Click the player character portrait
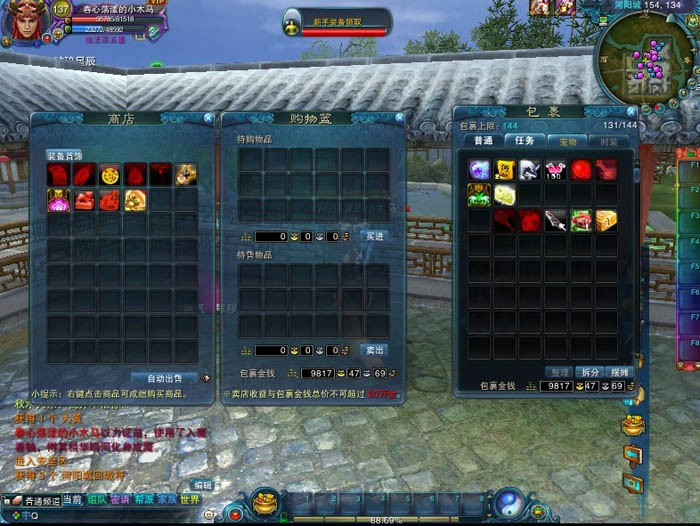This screenshot has width=700, height=526. (x=24, y=25)
